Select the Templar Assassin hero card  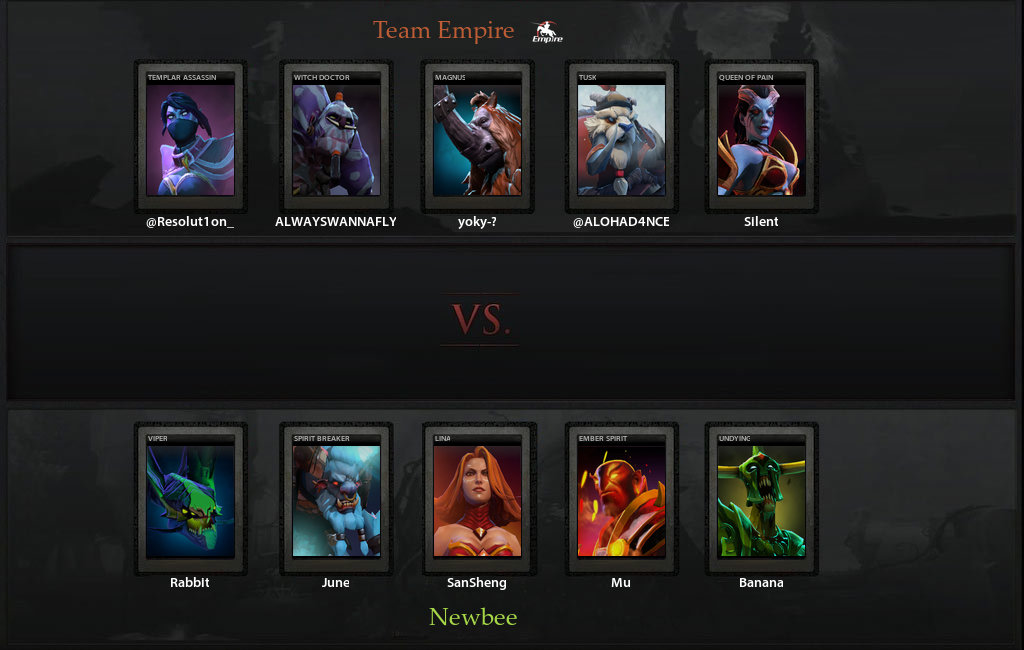(x=190, y=136)
